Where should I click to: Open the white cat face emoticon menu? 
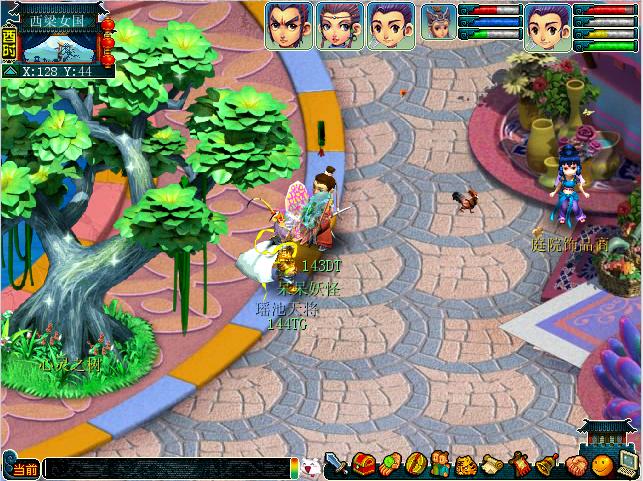(x=311, y=466)
